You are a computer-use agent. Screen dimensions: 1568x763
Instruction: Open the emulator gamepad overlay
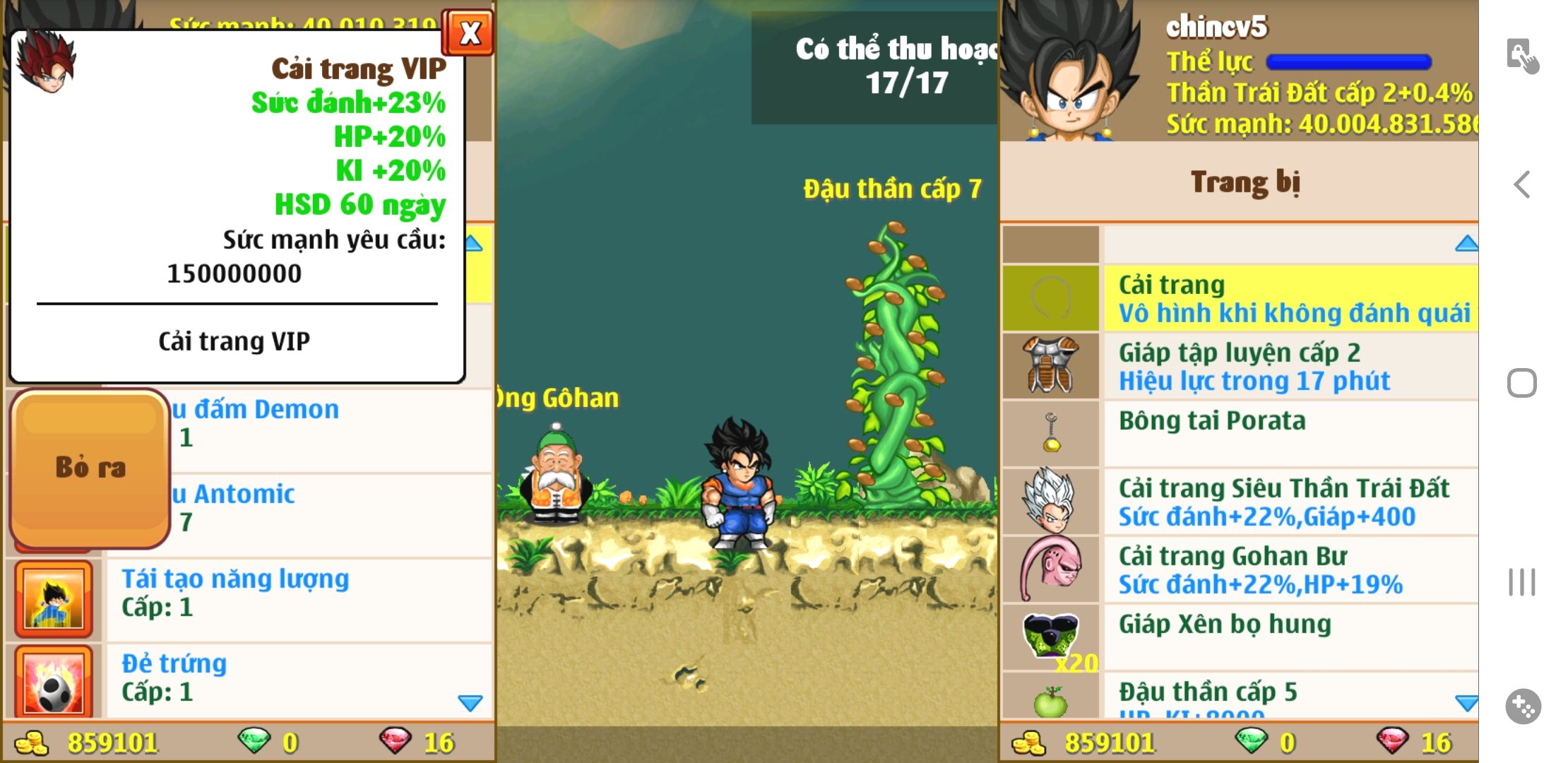(1522, 706)
